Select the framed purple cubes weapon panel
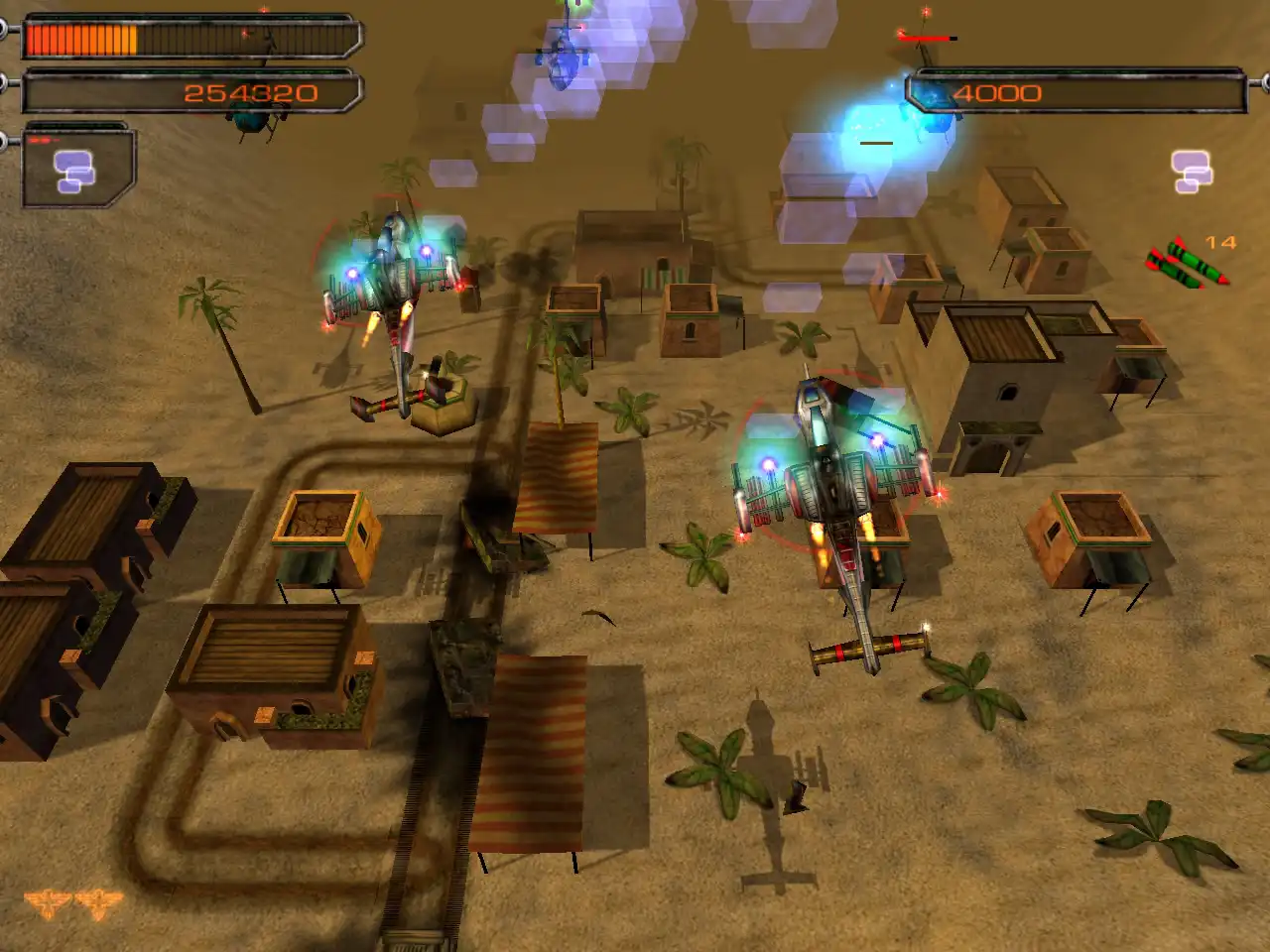The height and width of the screenshot is (952, 1270). coord(76,169)
